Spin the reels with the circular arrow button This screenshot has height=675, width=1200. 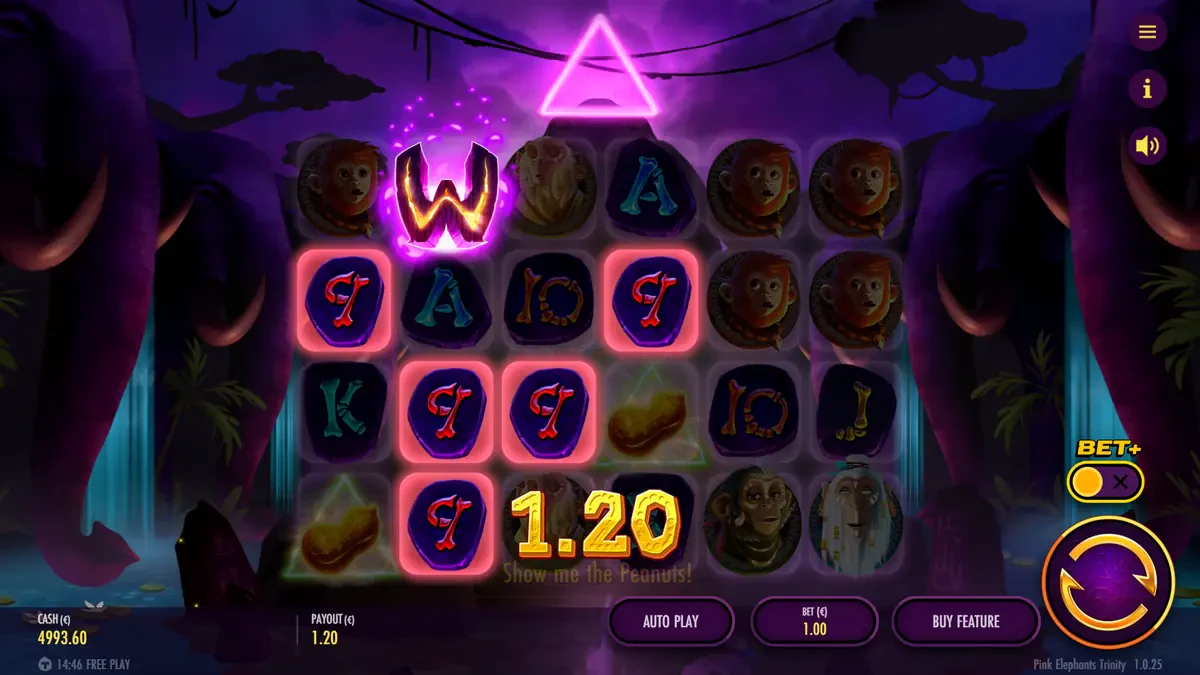click(x=1107, y=581)
